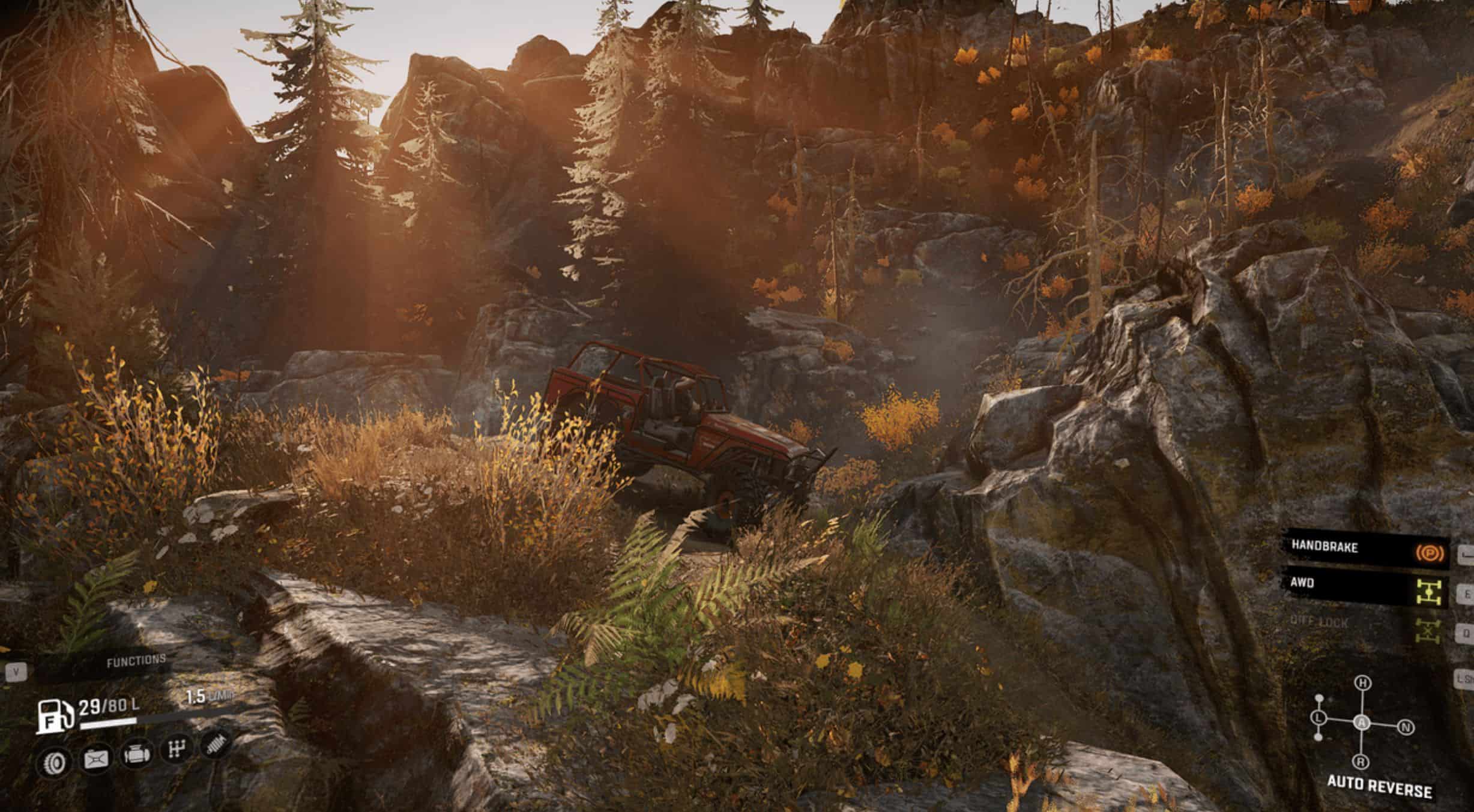Image resolution: width=1474 pixels, height=812 pixels.
Task: Click the fuel pump icon
Action: 55,716
